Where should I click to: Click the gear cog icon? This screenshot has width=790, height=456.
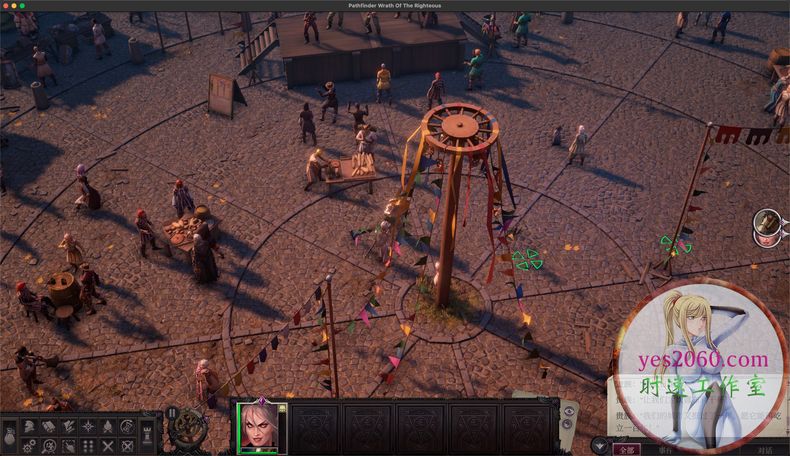coord(29,445)
